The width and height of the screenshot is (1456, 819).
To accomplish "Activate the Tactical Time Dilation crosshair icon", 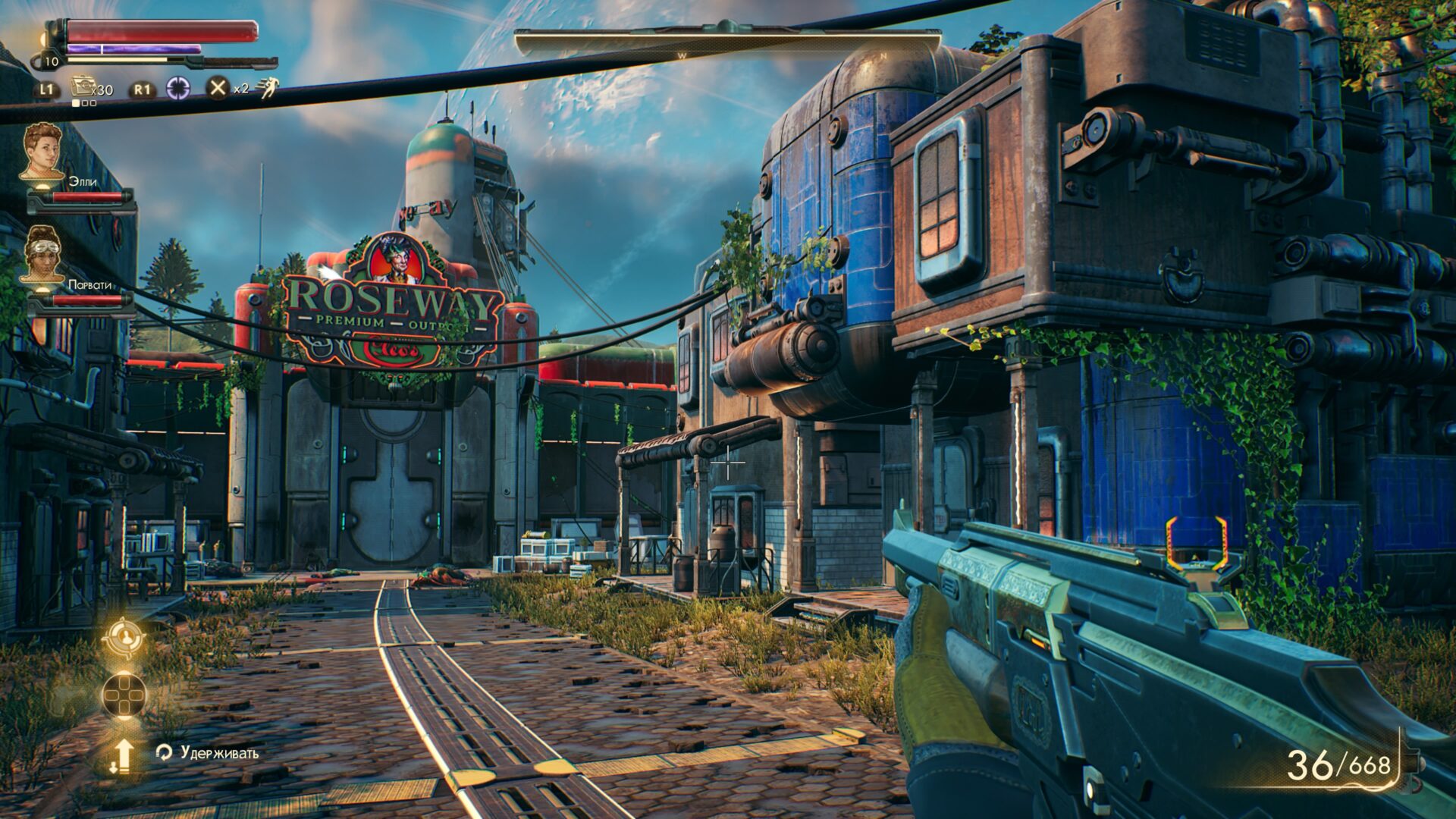I will [x=178, y=88].
